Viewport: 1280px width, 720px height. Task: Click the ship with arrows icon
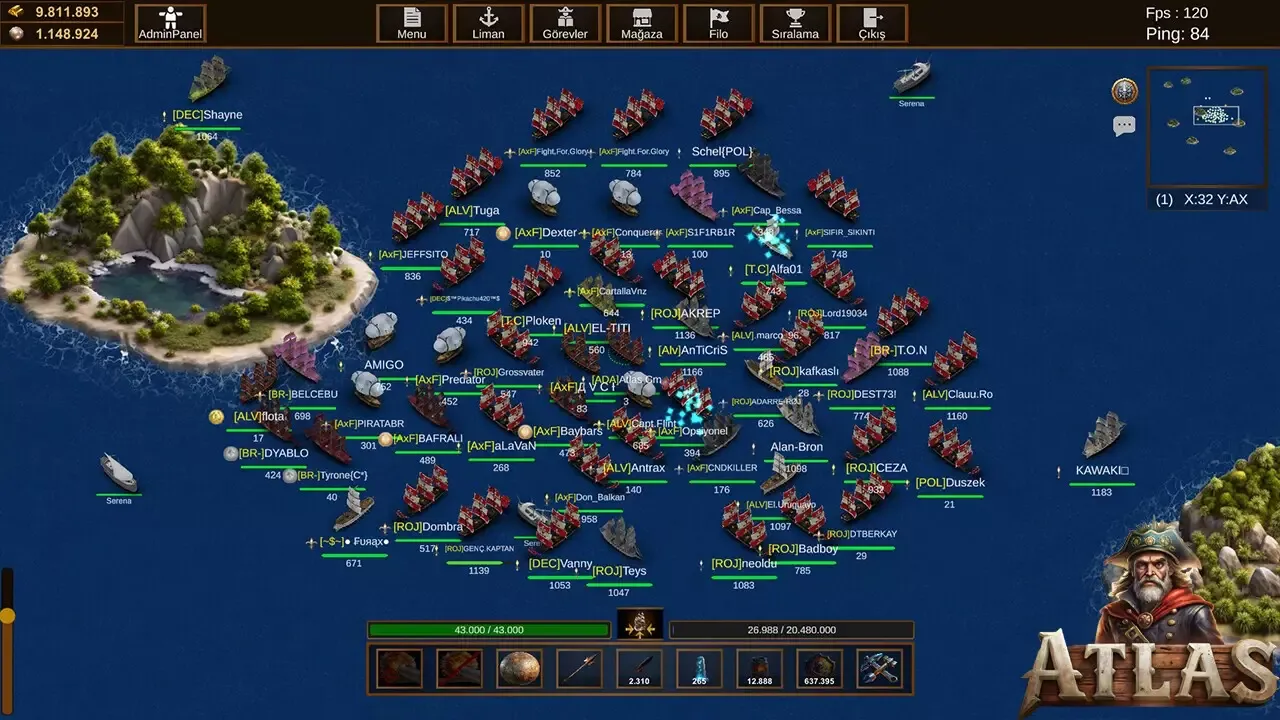coord(640,626)
